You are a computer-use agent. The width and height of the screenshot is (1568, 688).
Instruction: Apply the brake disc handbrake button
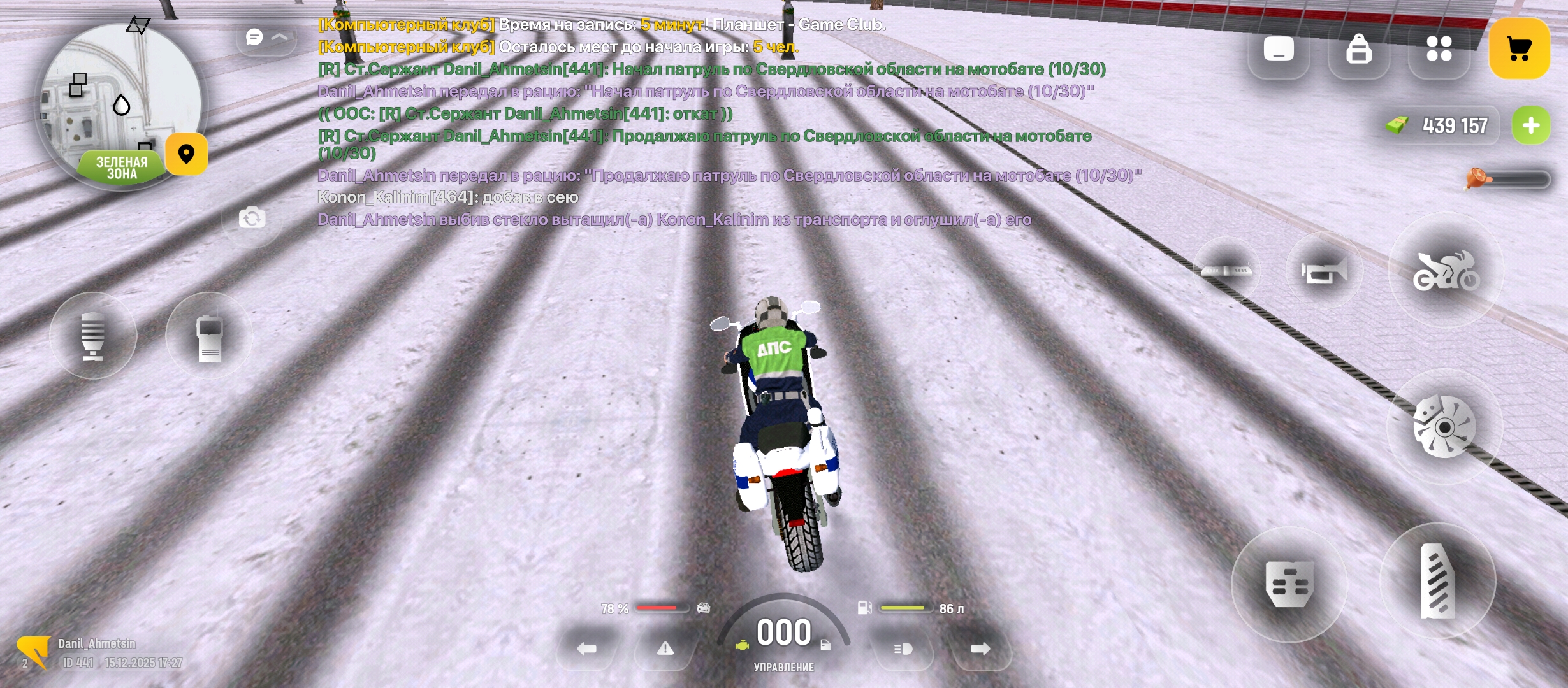click(x=1444, y=427)
